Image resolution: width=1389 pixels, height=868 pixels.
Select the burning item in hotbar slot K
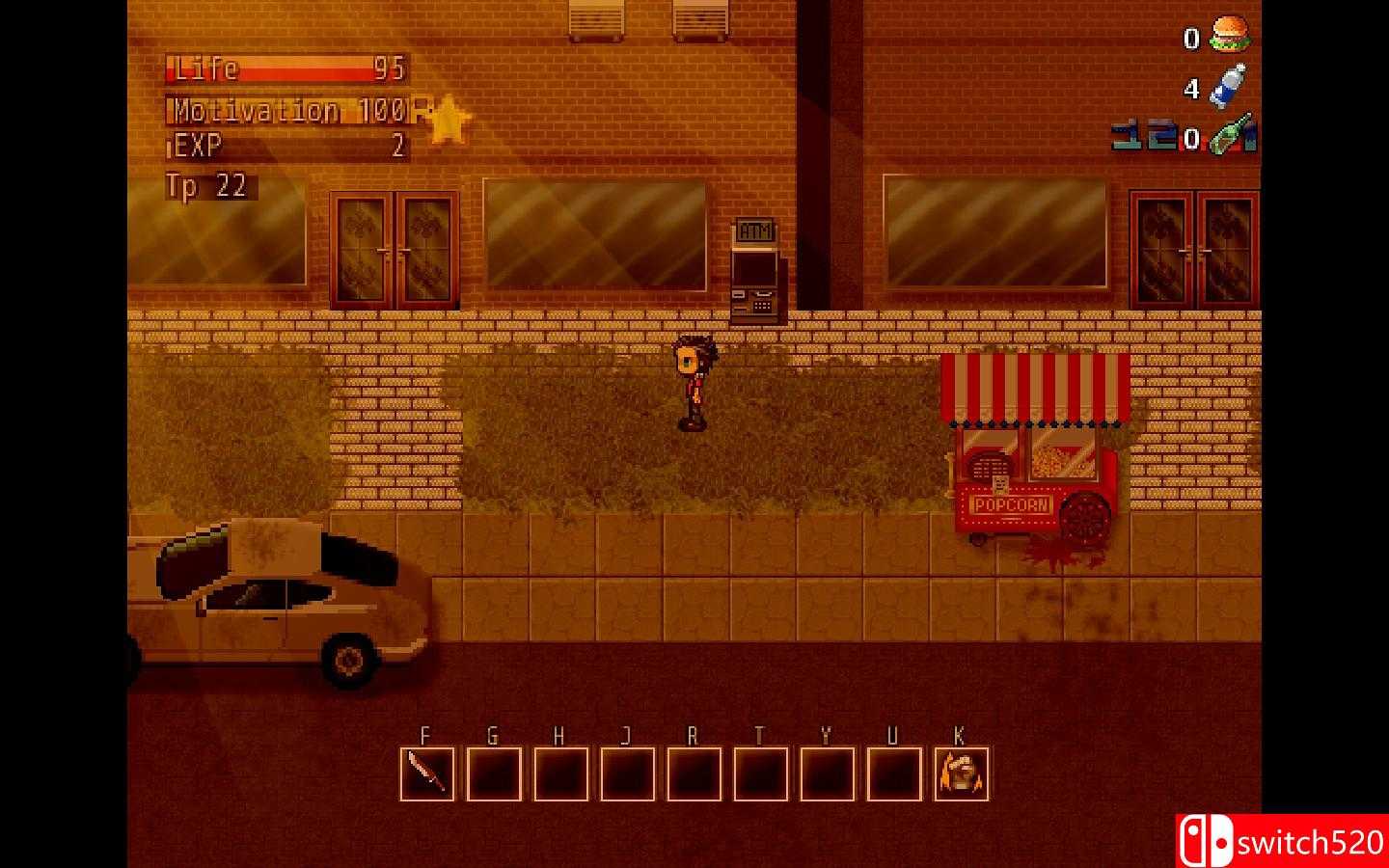coord(962,773)
